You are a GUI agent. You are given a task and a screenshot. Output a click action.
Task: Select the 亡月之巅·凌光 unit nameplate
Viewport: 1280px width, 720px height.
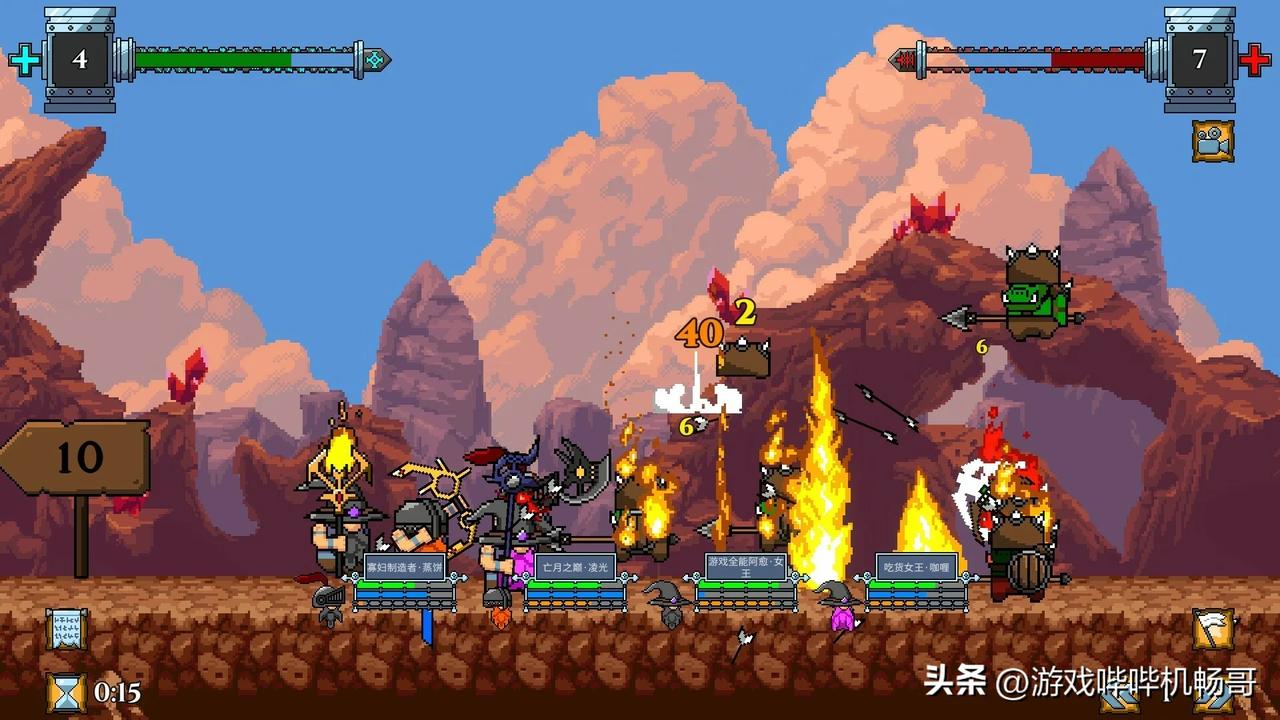pyautogui.click(x=575, y=567)
